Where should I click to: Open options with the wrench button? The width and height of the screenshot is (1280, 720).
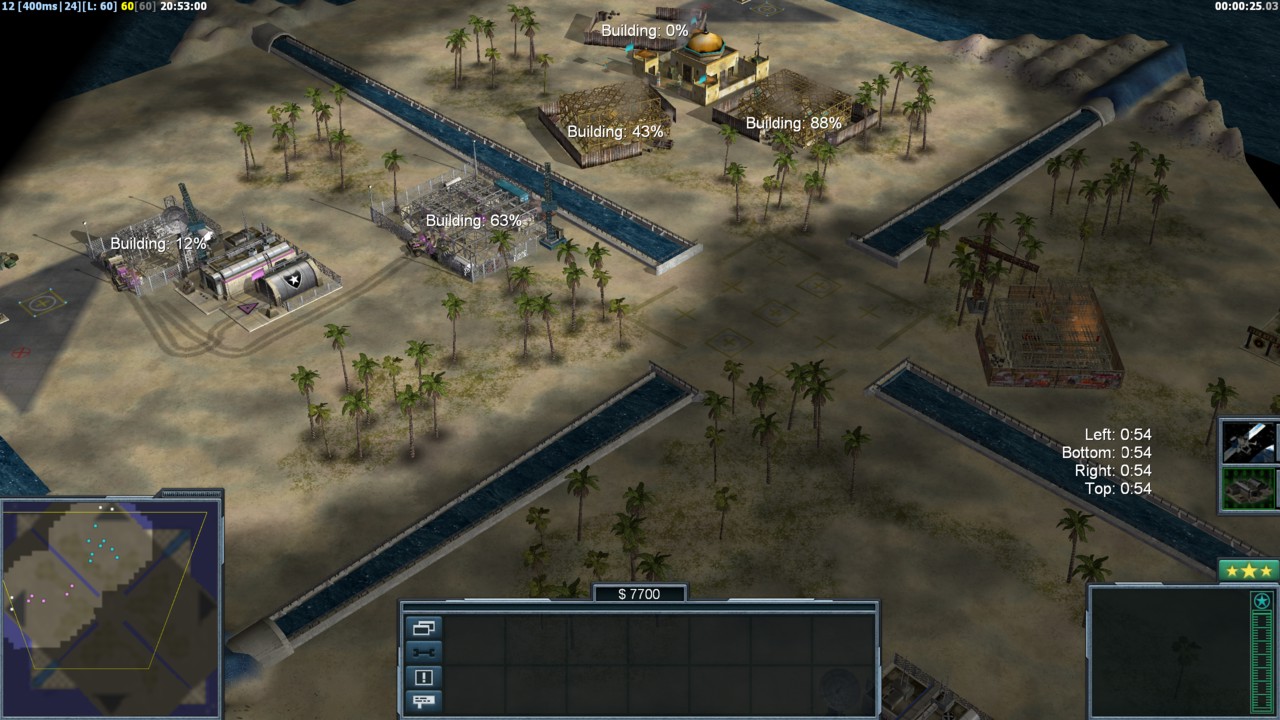(423, 652)
